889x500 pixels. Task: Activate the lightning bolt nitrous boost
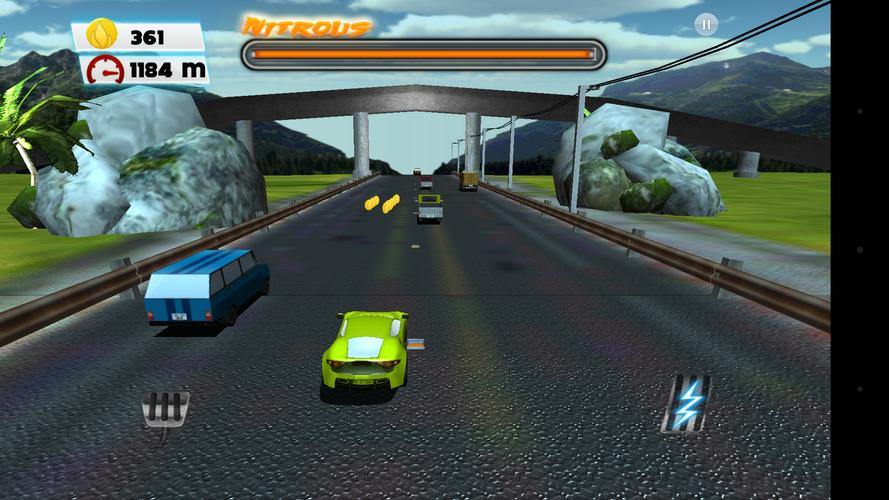point(687,403)
